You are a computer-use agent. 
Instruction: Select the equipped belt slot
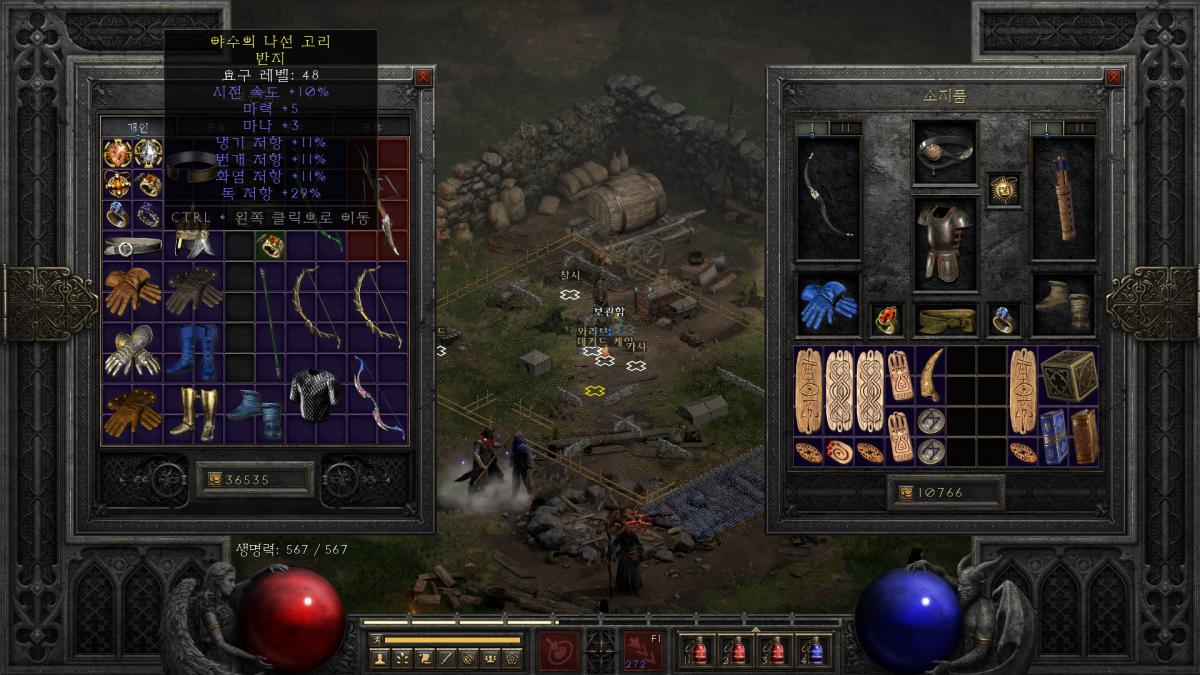coord(944,320)
